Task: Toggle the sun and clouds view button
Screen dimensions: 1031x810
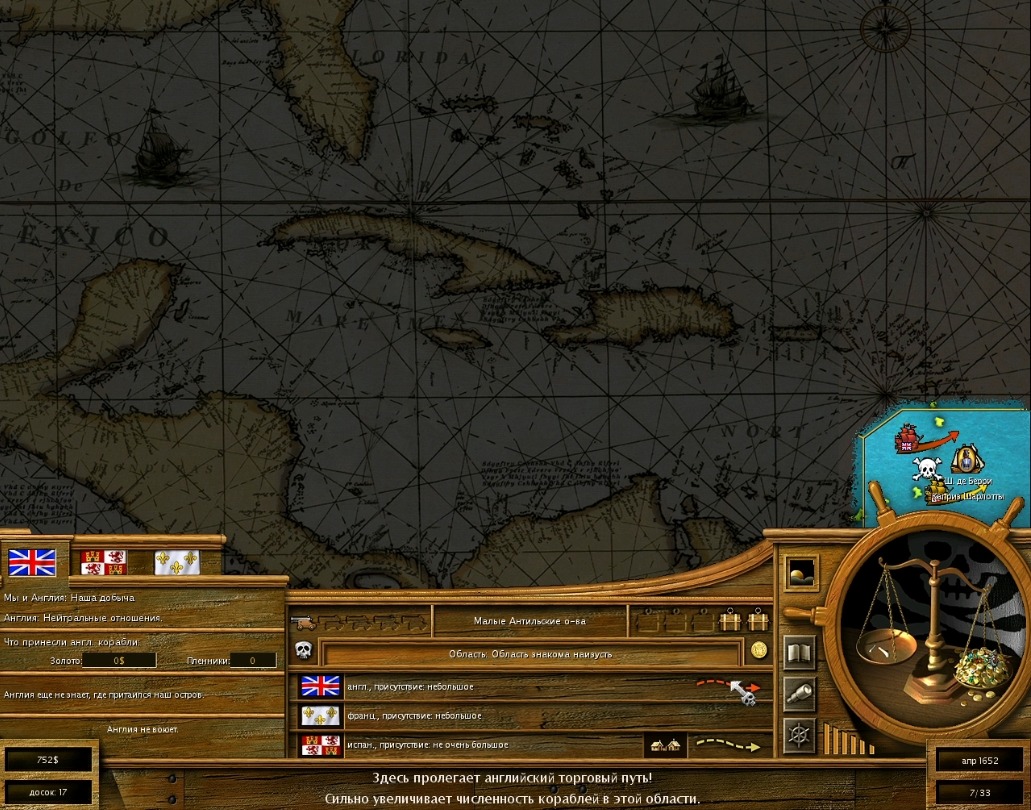Action: [800, 572]
